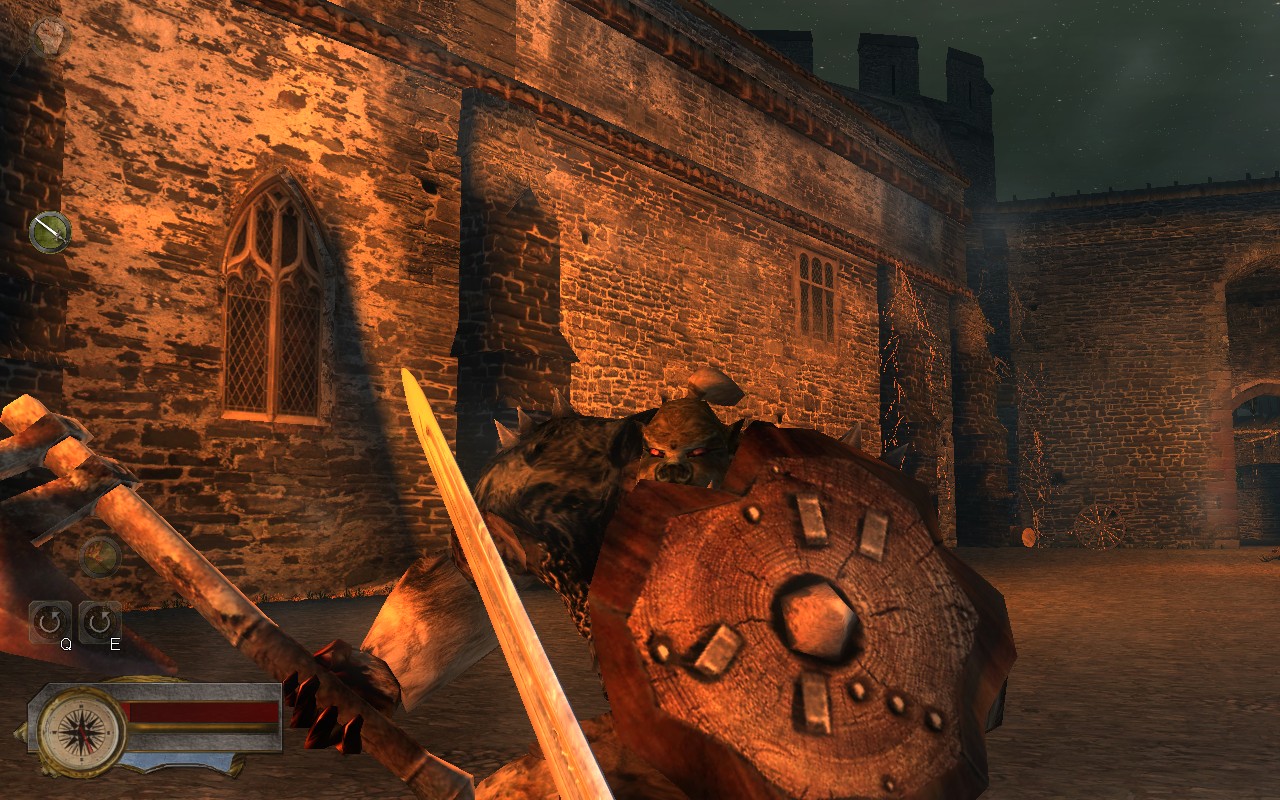Viewport: 1280px width, 800px height.
Task: Click the curved arrow inside the E slot
Action: click(x=98, y=620)
